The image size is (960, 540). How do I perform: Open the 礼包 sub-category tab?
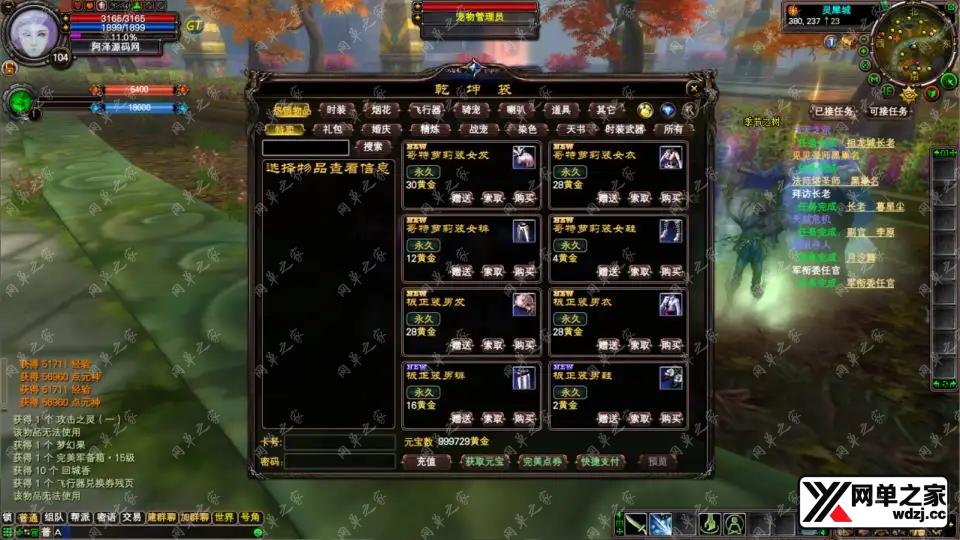click(333, 129)
